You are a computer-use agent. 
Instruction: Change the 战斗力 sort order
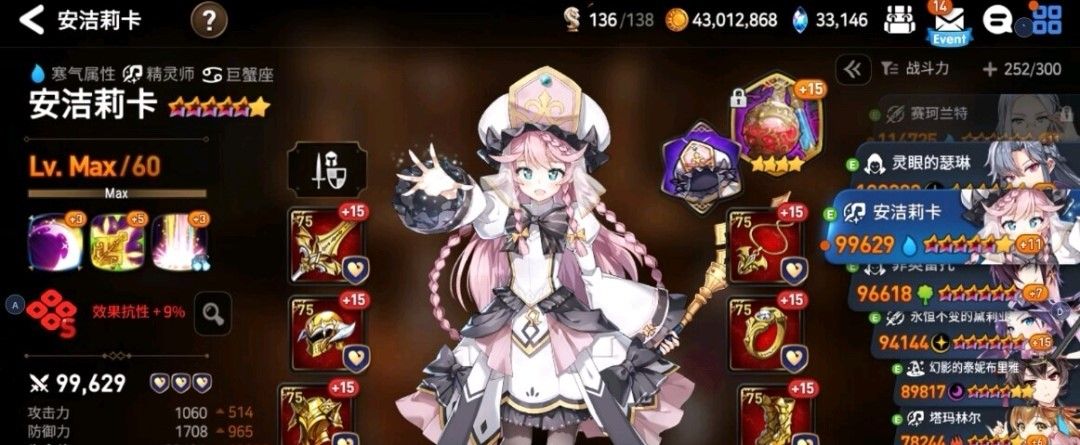[x=915, y=69]
